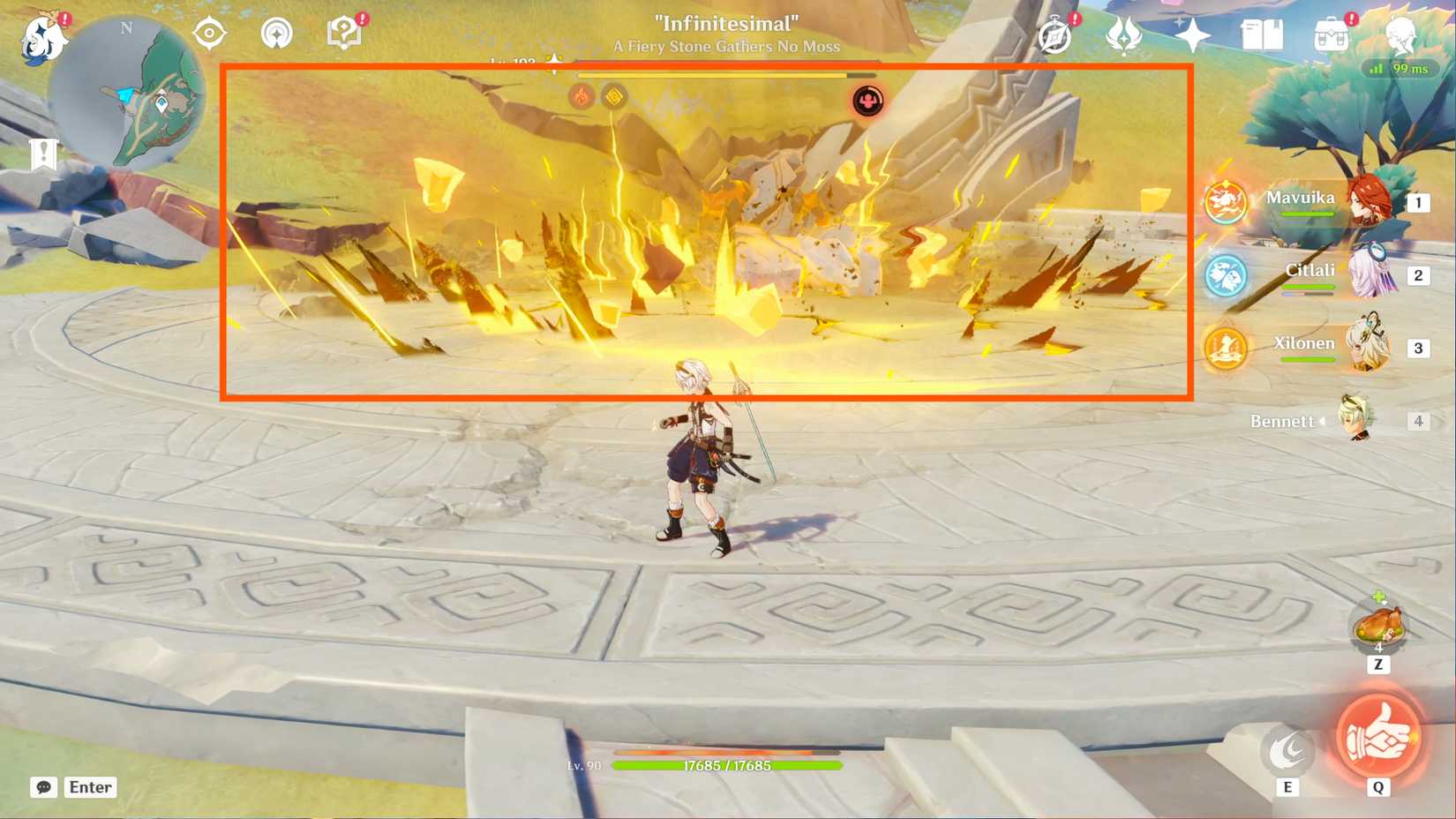Open the Character screen portrait icon

pyautogui.click(x=1405, y=35)
